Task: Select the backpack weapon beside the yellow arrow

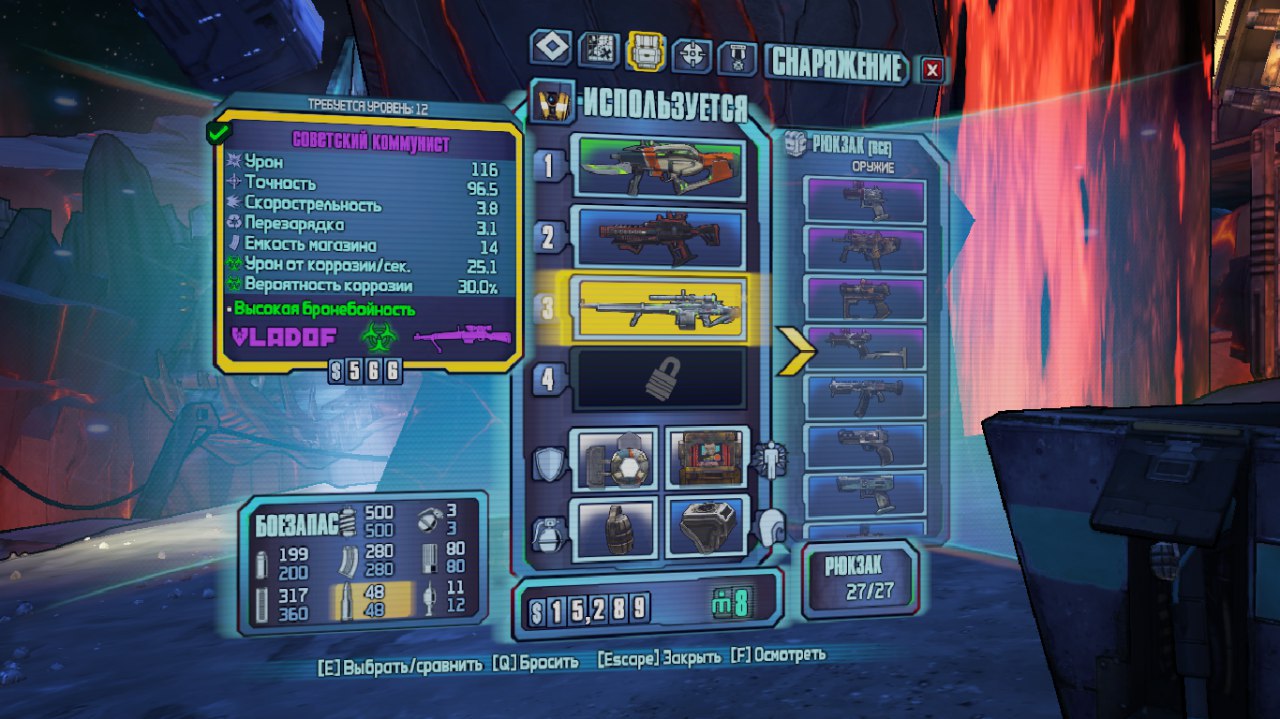Action: pos(865,348)
